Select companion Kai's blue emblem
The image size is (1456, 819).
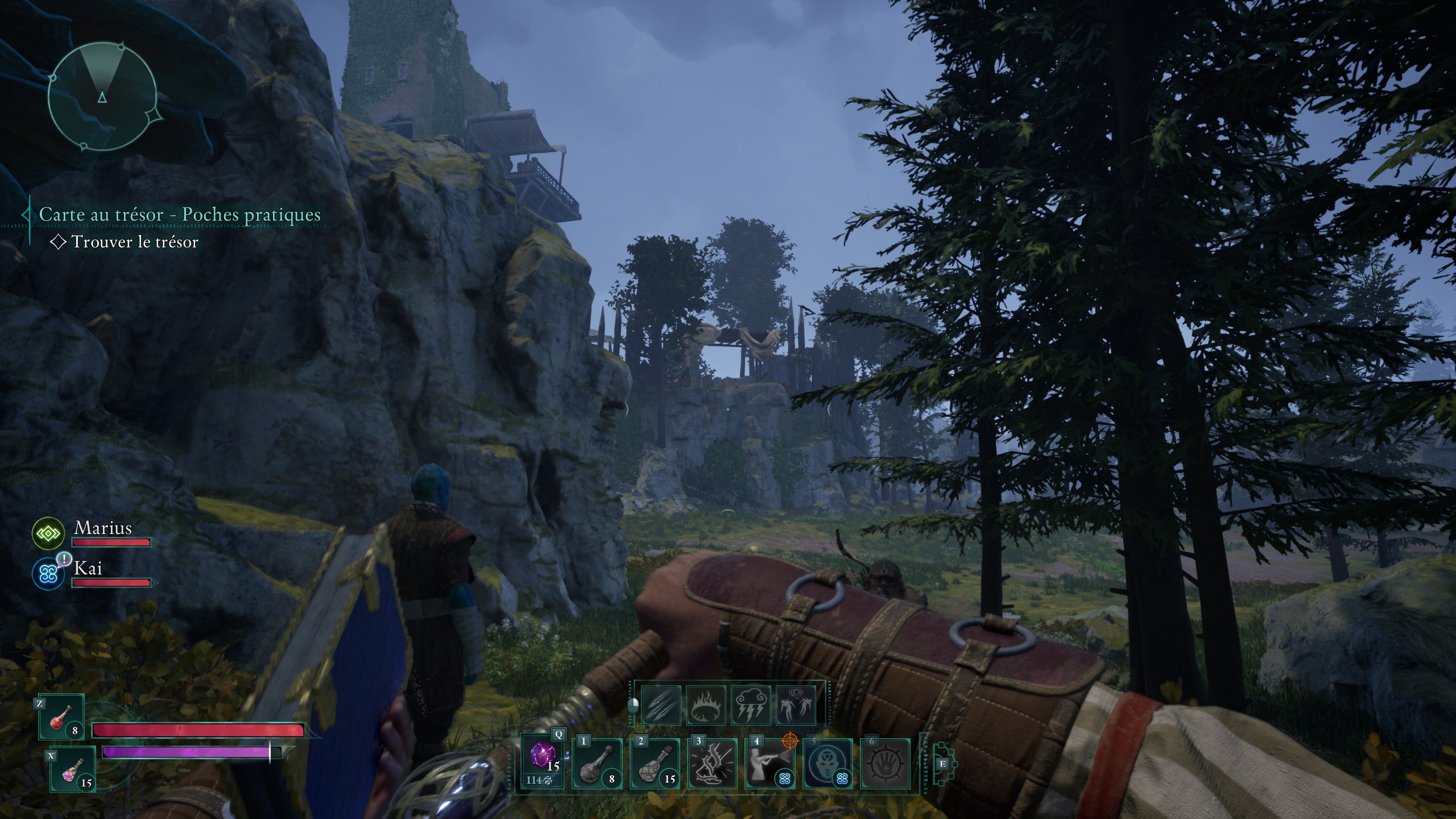click(48, 573)
